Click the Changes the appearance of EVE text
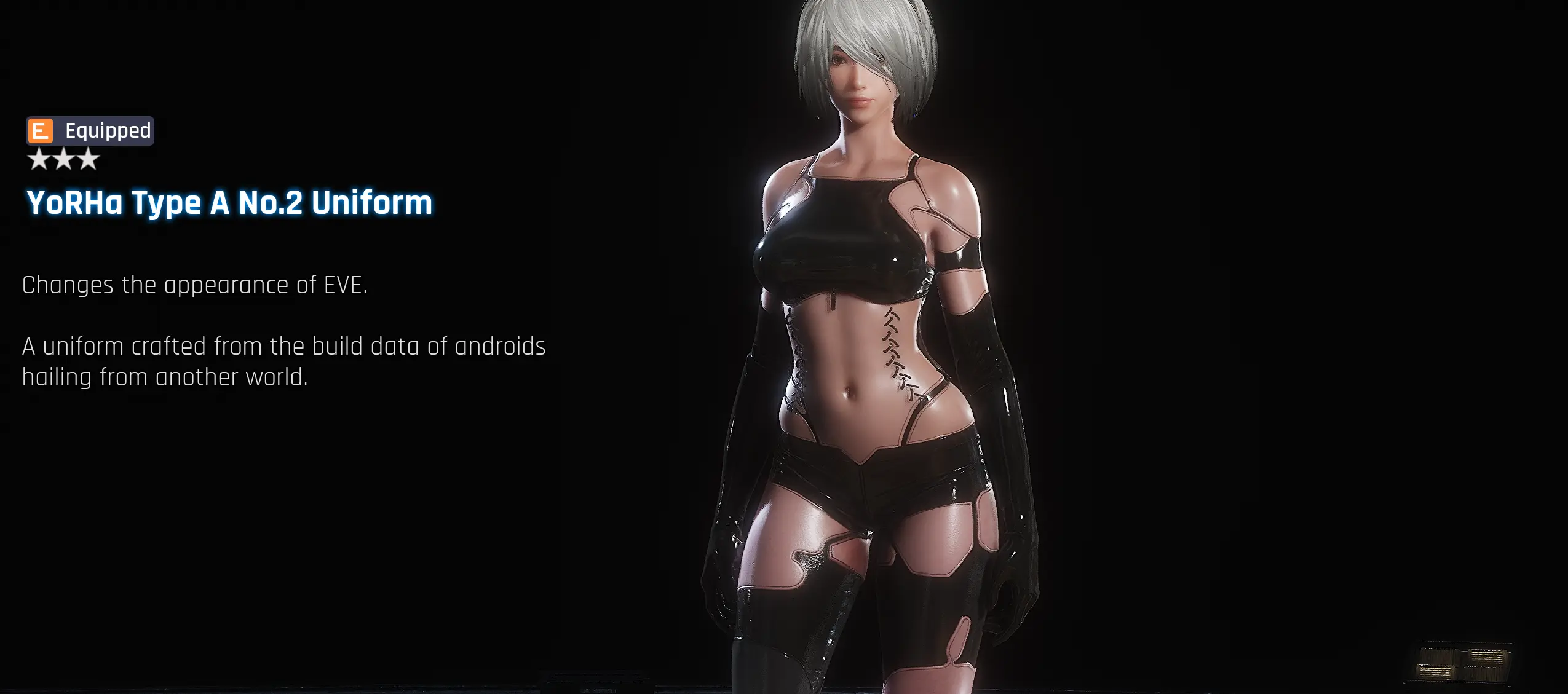Image resolution: width=1568 pixels, height=694 pixels. click(194, 284)
